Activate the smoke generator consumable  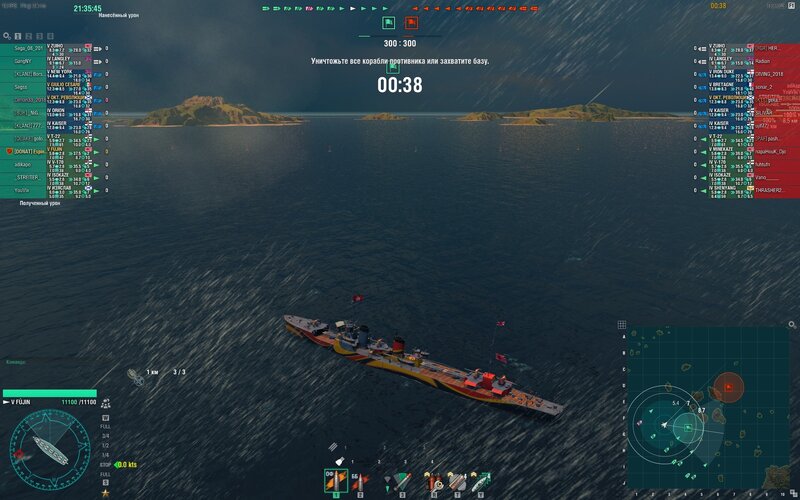[x=457, y=481]
